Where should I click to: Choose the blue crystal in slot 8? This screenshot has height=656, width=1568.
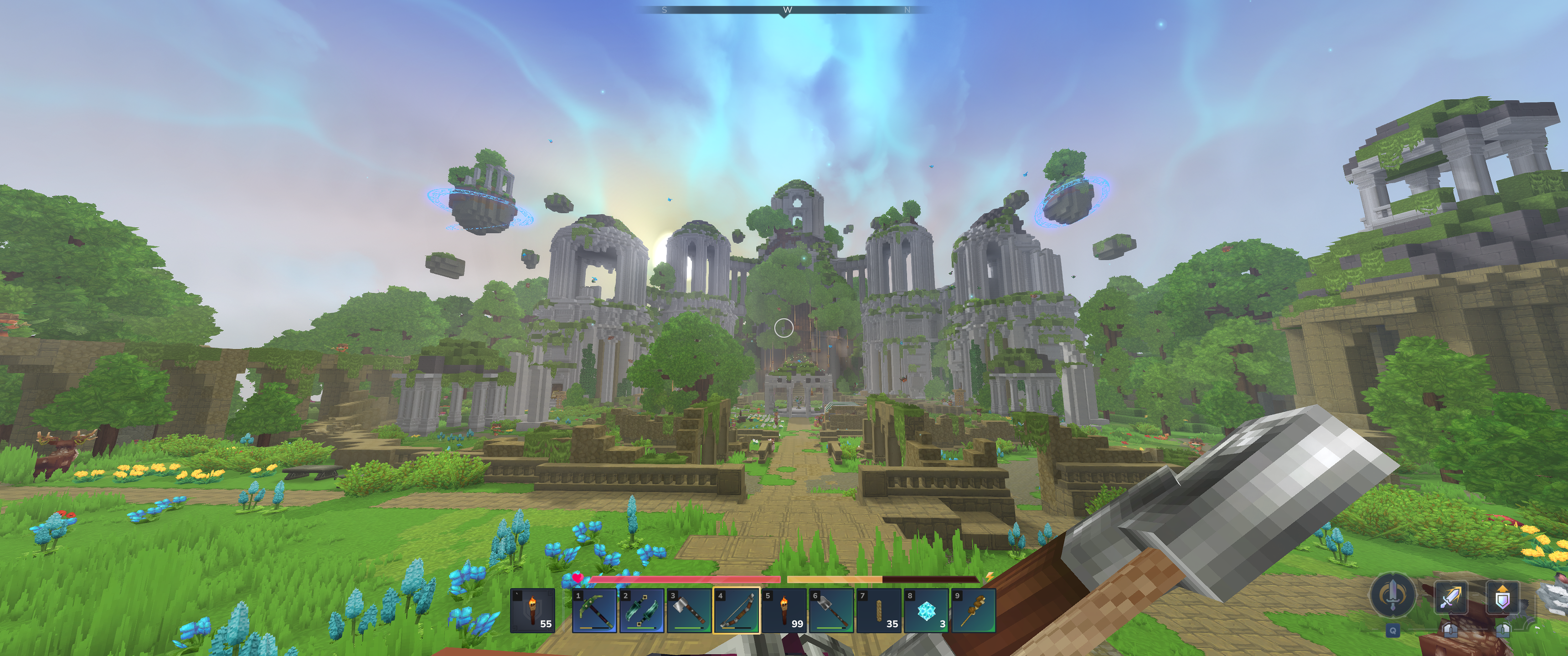click(926, 610)
